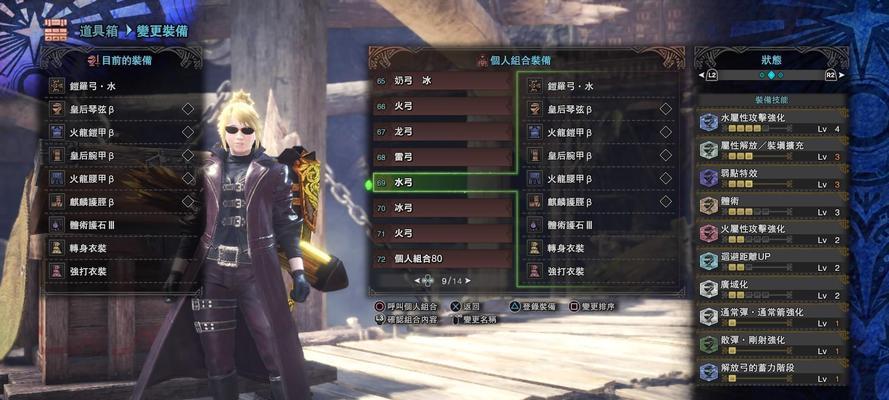Select the 龙弓 loadout

point(441,132)
